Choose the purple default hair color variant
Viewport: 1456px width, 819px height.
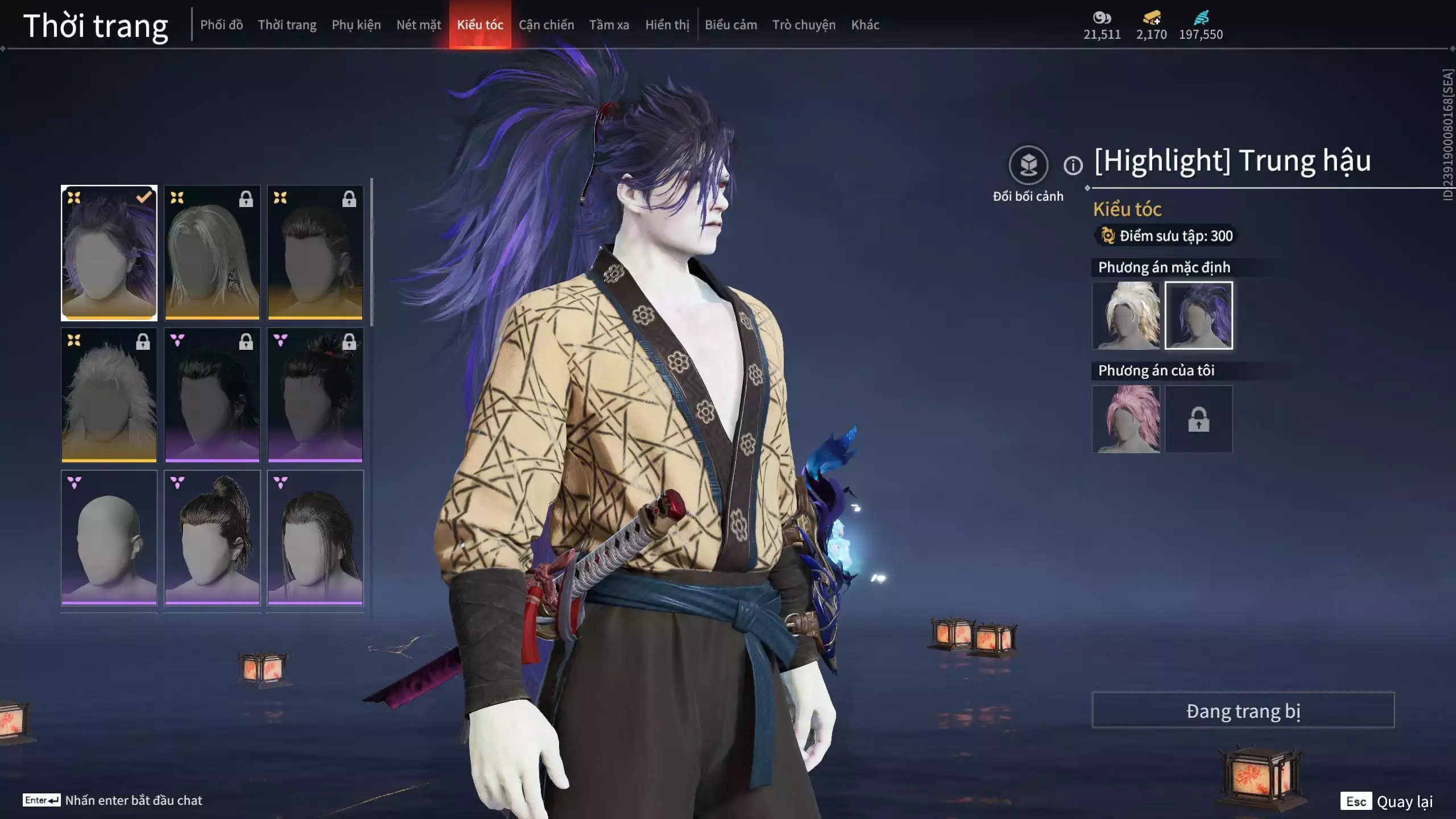coord(1198,315)
